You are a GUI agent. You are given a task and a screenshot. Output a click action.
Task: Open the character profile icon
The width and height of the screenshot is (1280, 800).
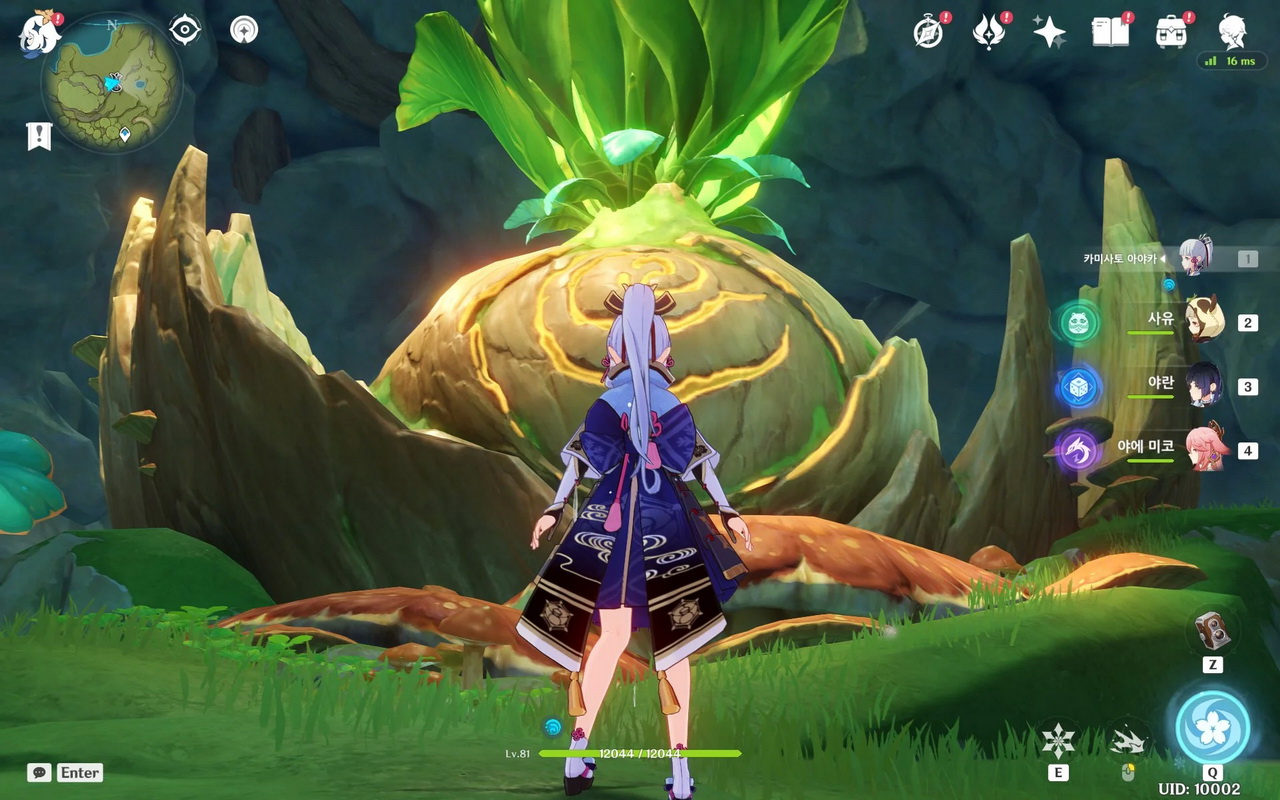click(x=1233, y=31)
